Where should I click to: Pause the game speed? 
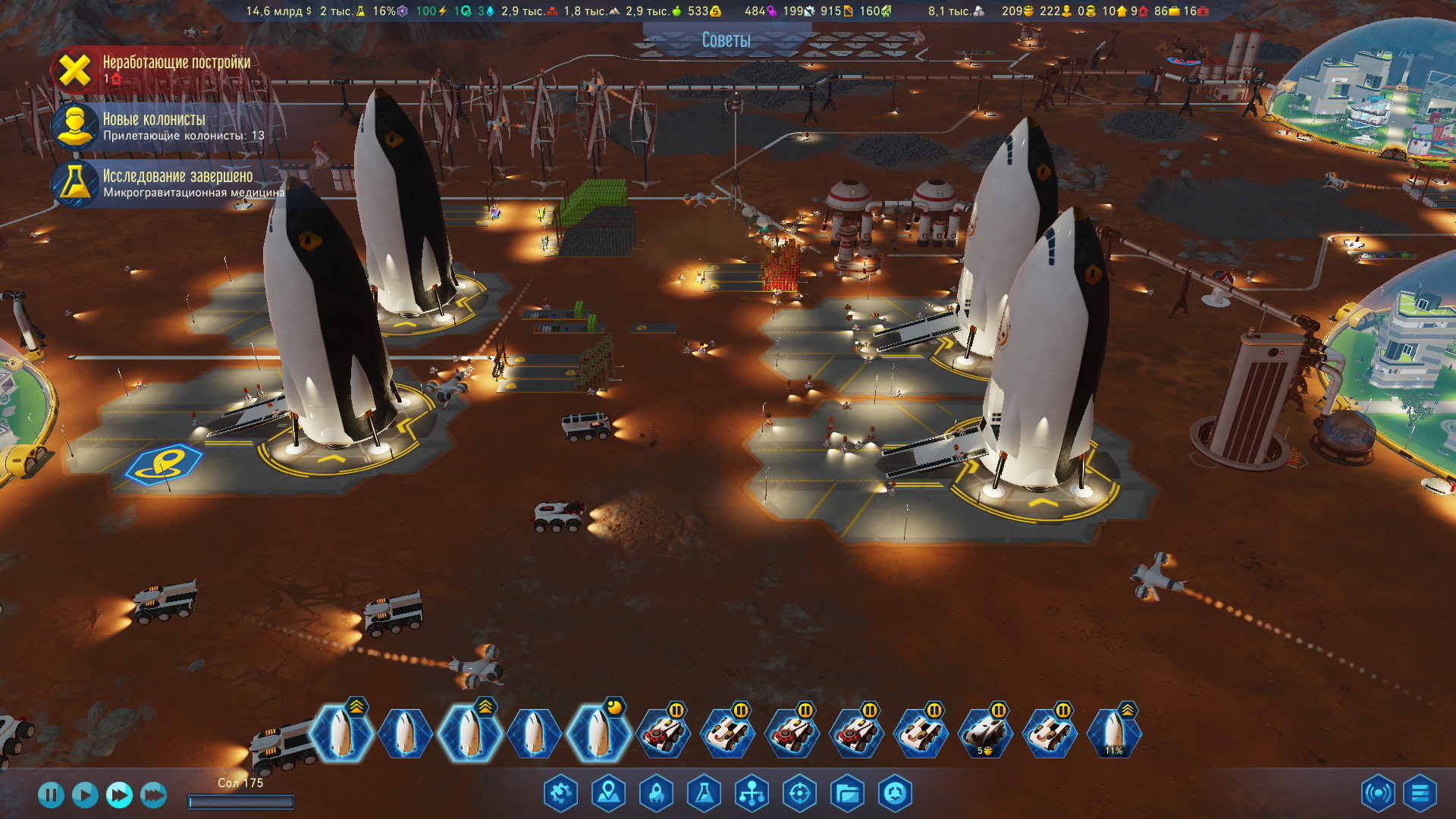tap(51, 795)
